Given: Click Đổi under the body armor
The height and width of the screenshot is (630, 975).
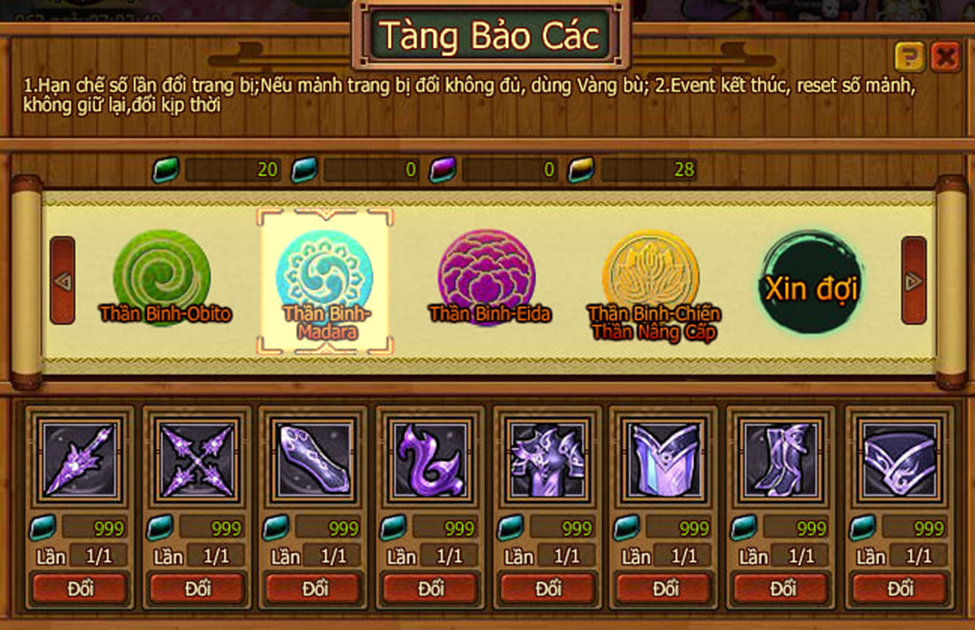Looking at the screenshot, I should pyautogui.click(x=549, y=588).
